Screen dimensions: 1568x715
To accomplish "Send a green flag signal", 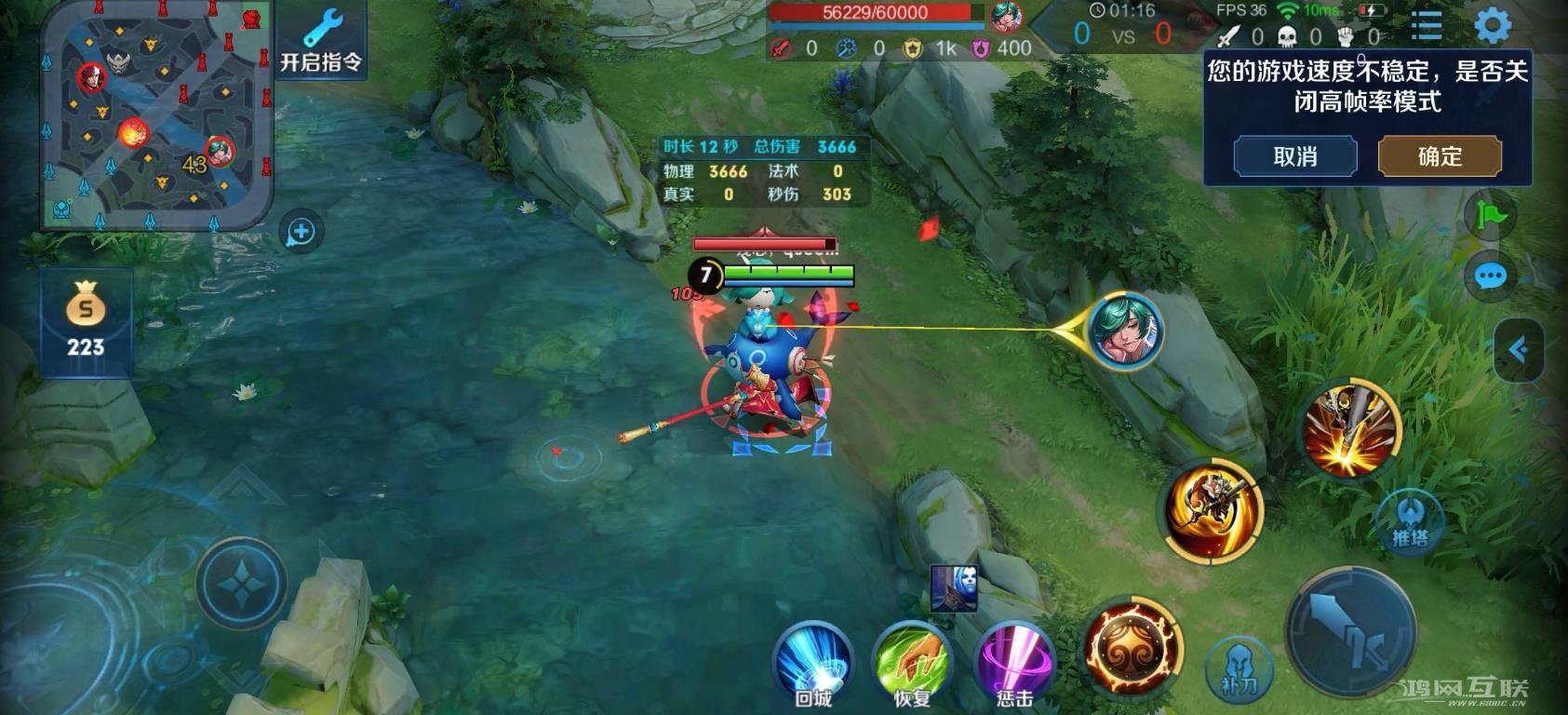I will 1490,216.
